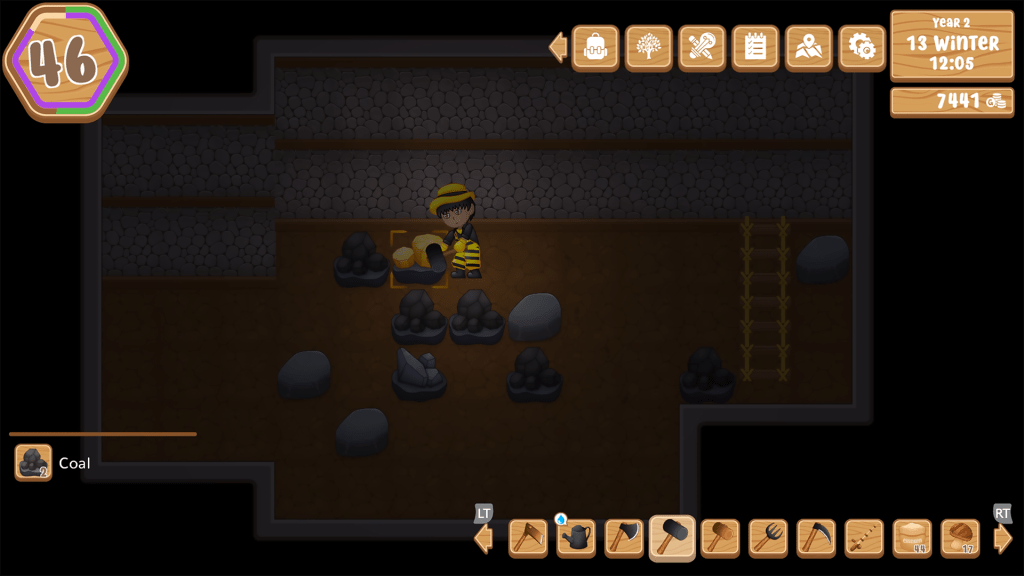Viewport: 1024px width, 576px height.
Task: Equip the watering can
Action: pos(576,538)
